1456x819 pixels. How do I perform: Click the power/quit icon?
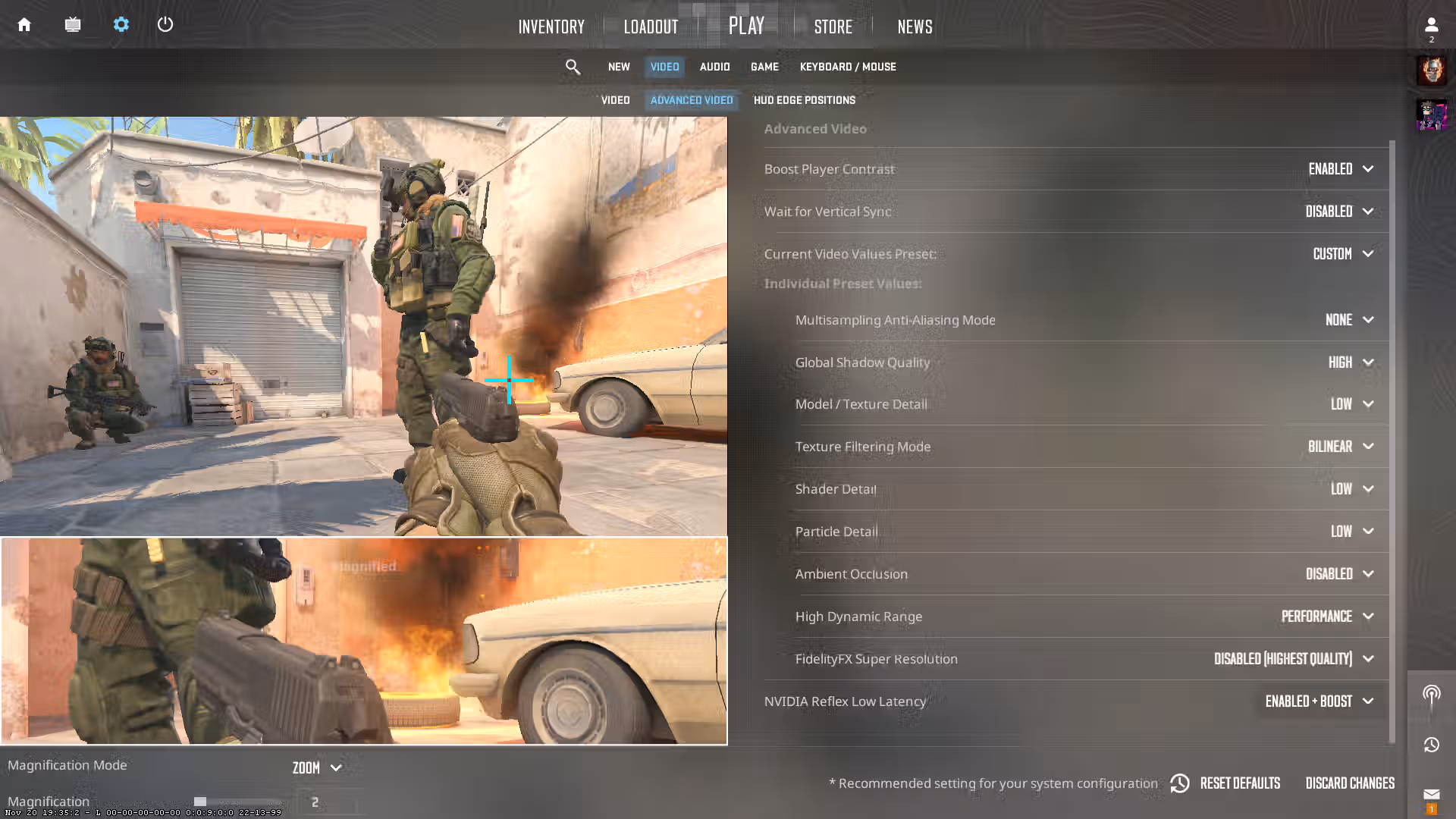coord(165,24)
